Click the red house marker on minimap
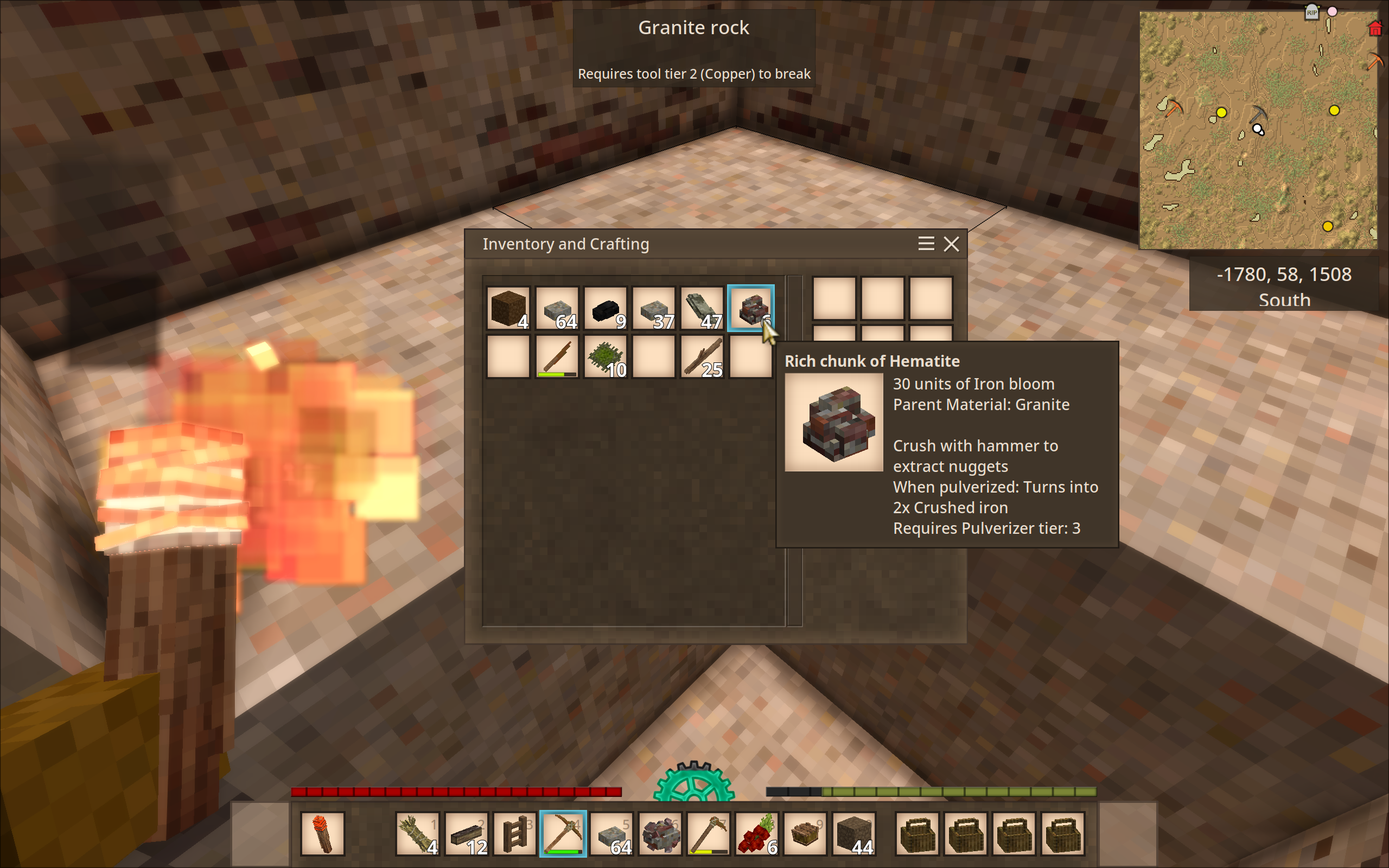Viewport: 1389px width, 868px height. pyautogui.click(x=1375, y=29)
